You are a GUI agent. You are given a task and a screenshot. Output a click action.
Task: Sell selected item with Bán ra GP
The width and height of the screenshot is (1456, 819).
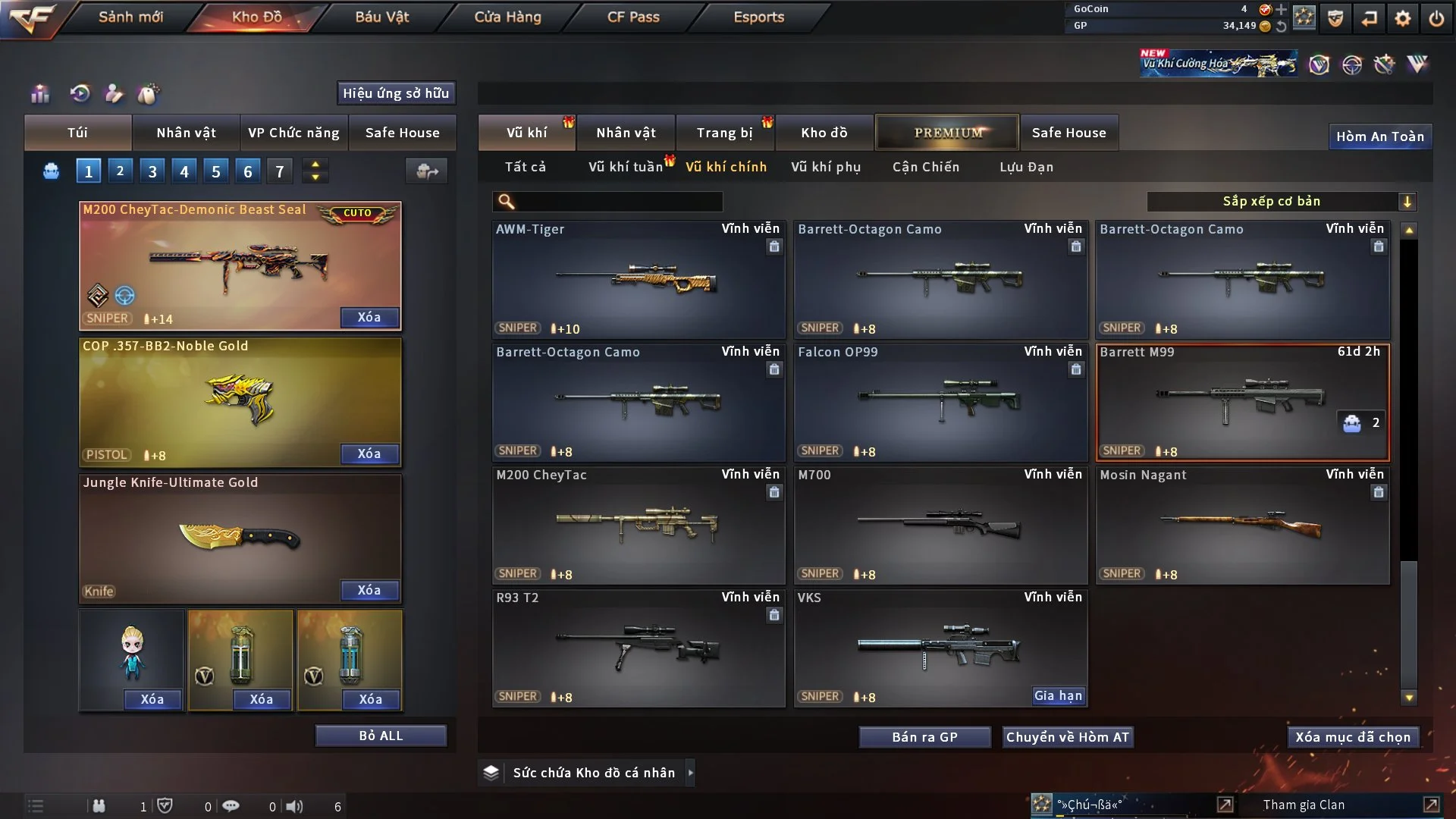point(924,737)
